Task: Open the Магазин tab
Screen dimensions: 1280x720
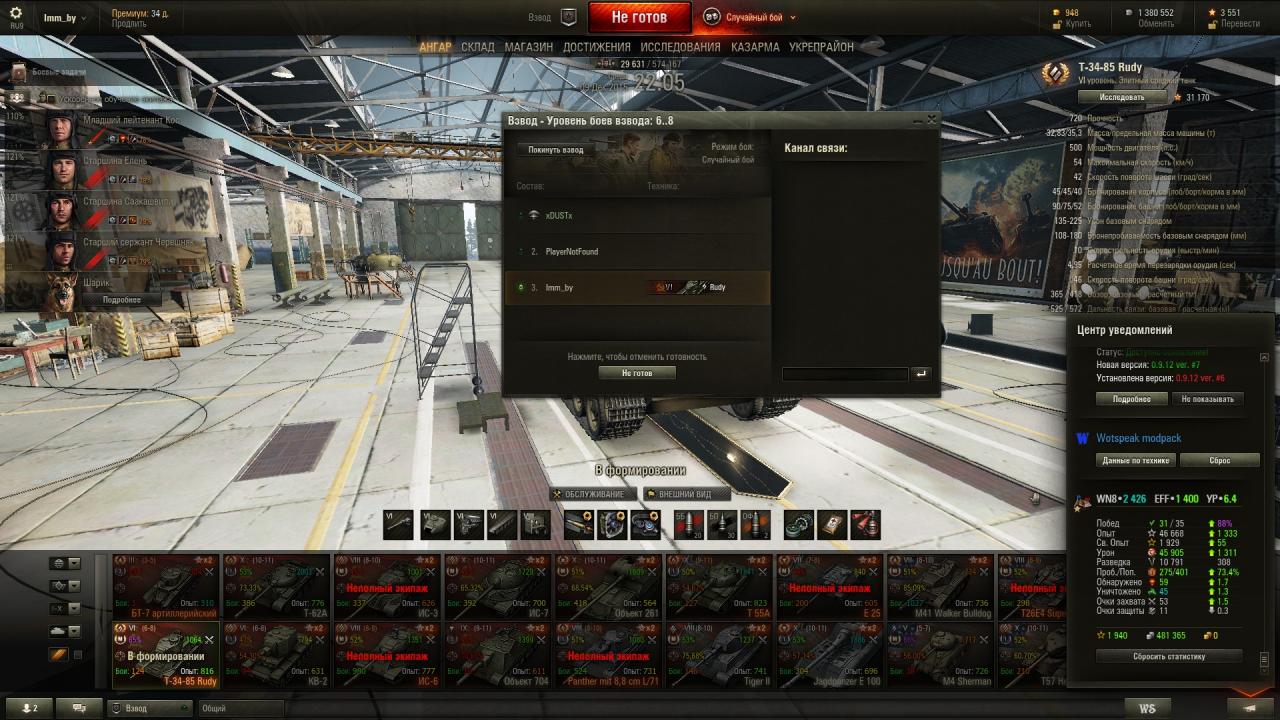Action: (x=528, y=47)
